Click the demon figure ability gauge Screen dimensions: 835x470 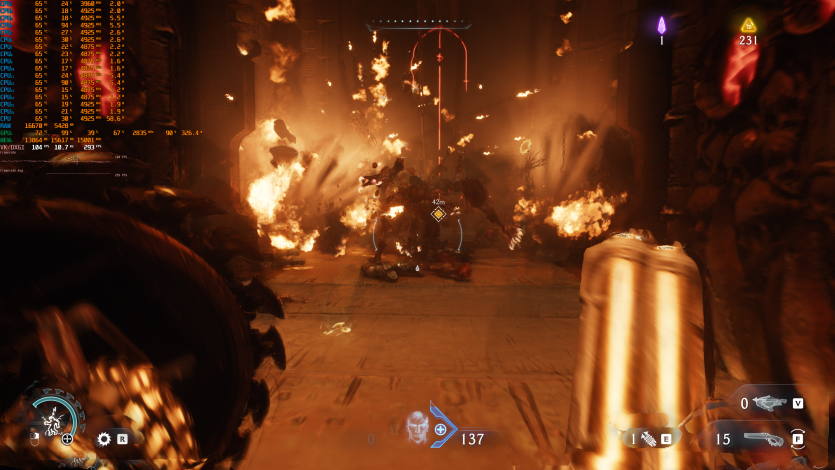pos(50,418)
